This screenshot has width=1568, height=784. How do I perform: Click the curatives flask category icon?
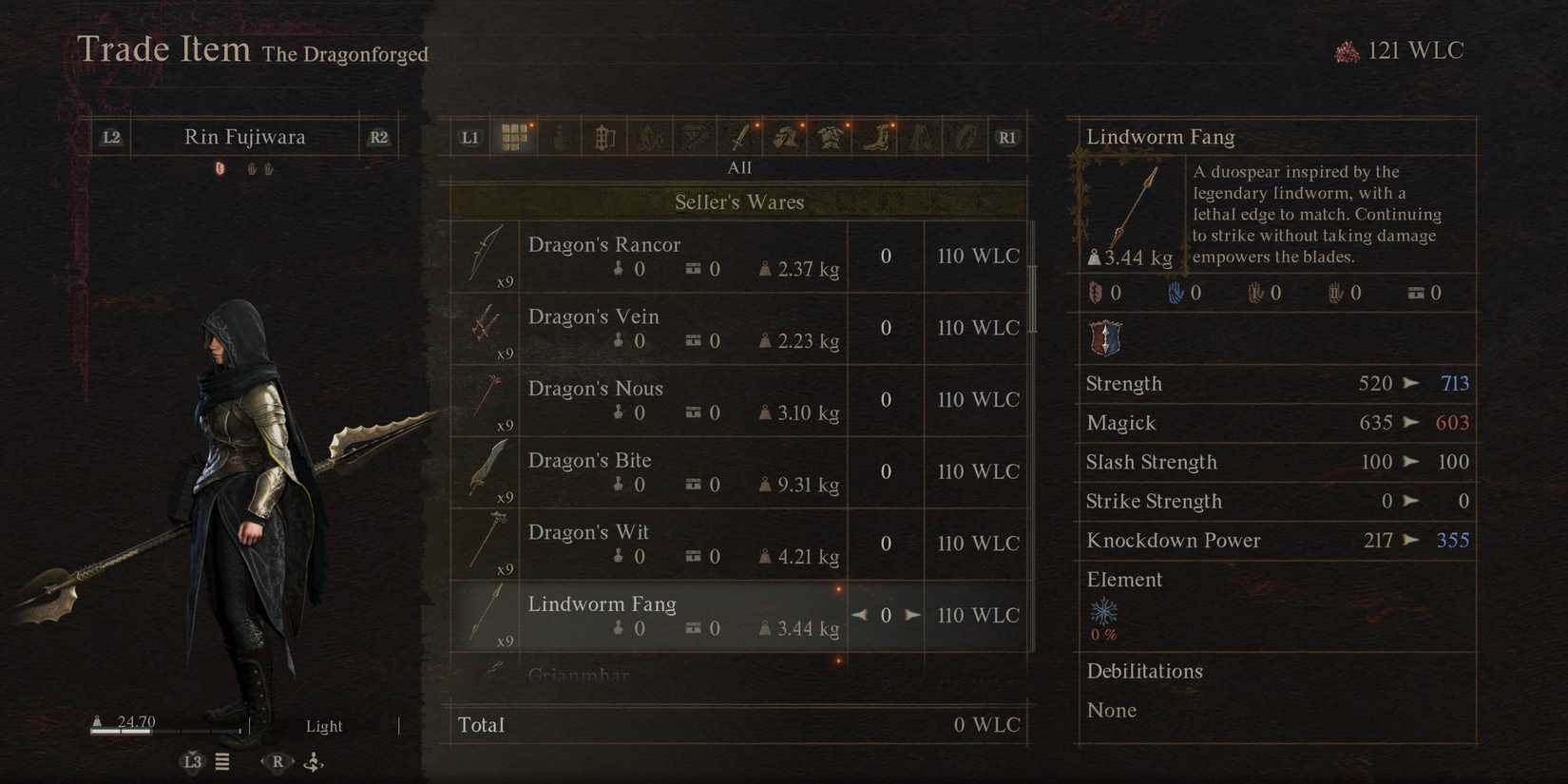point(559,136)
